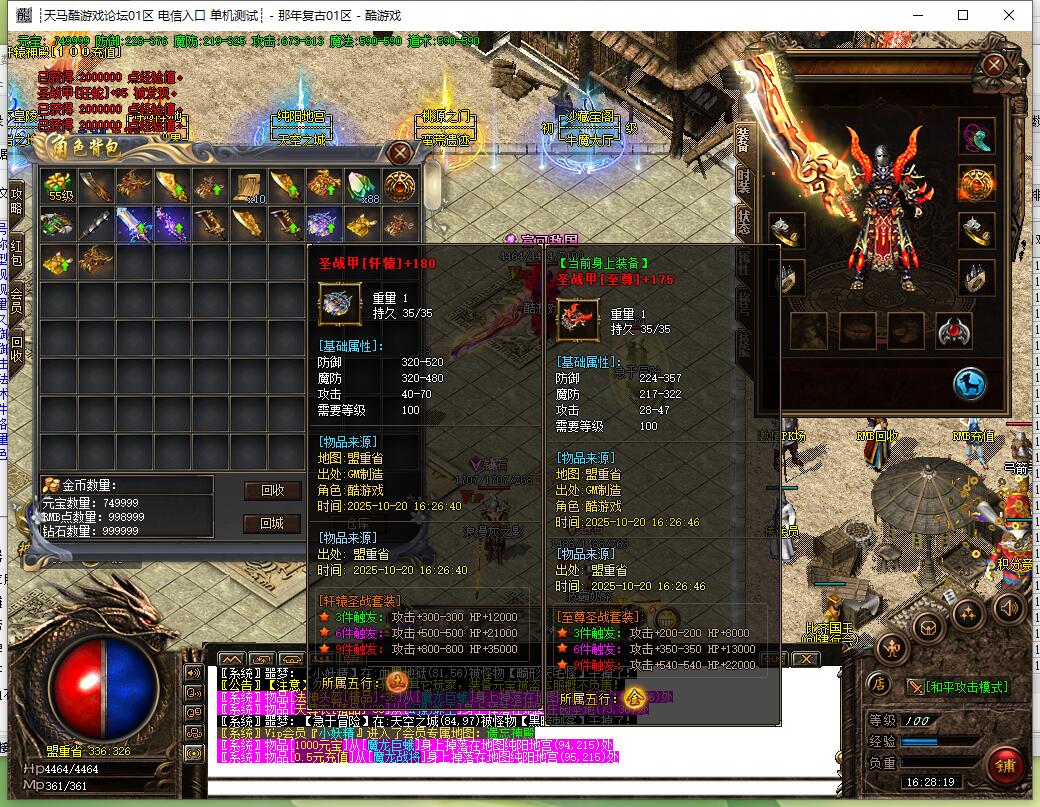The height and width of the screenshot is (807, 1040).
Task: Close the character backpack window
Action: (x=400, y=153)
